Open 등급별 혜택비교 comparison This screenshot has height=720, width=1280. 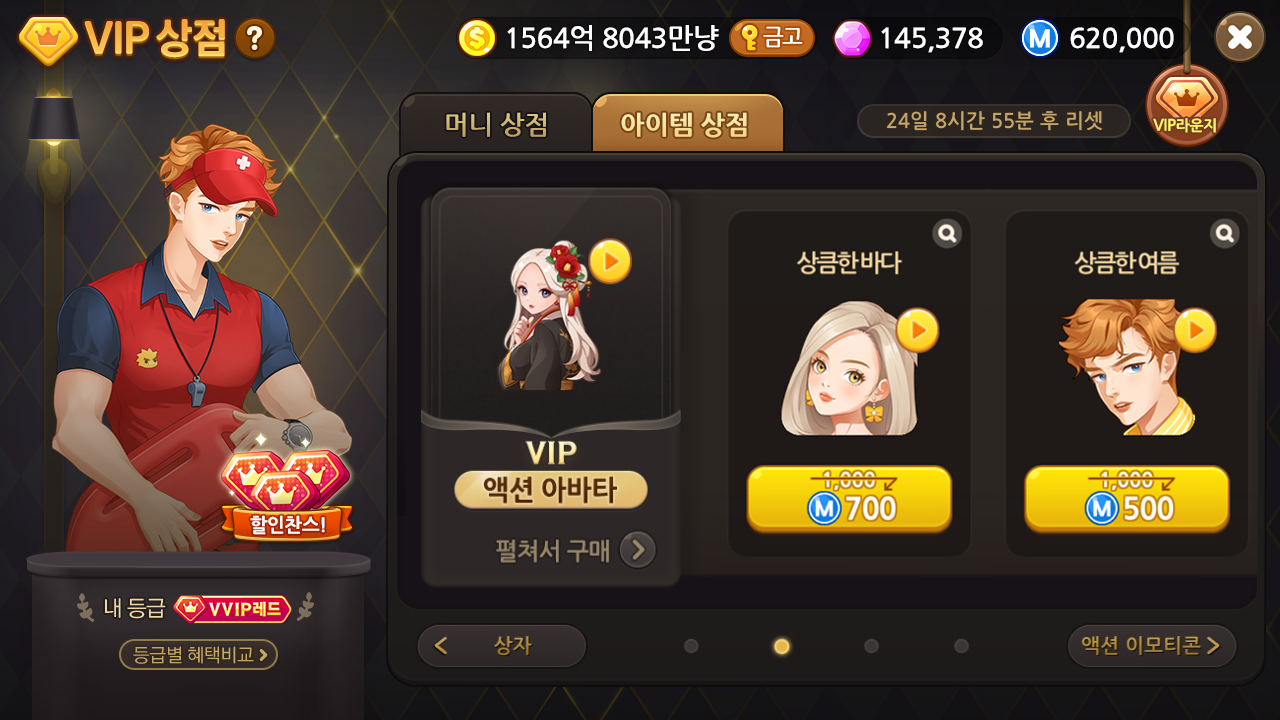coord(196,655)
